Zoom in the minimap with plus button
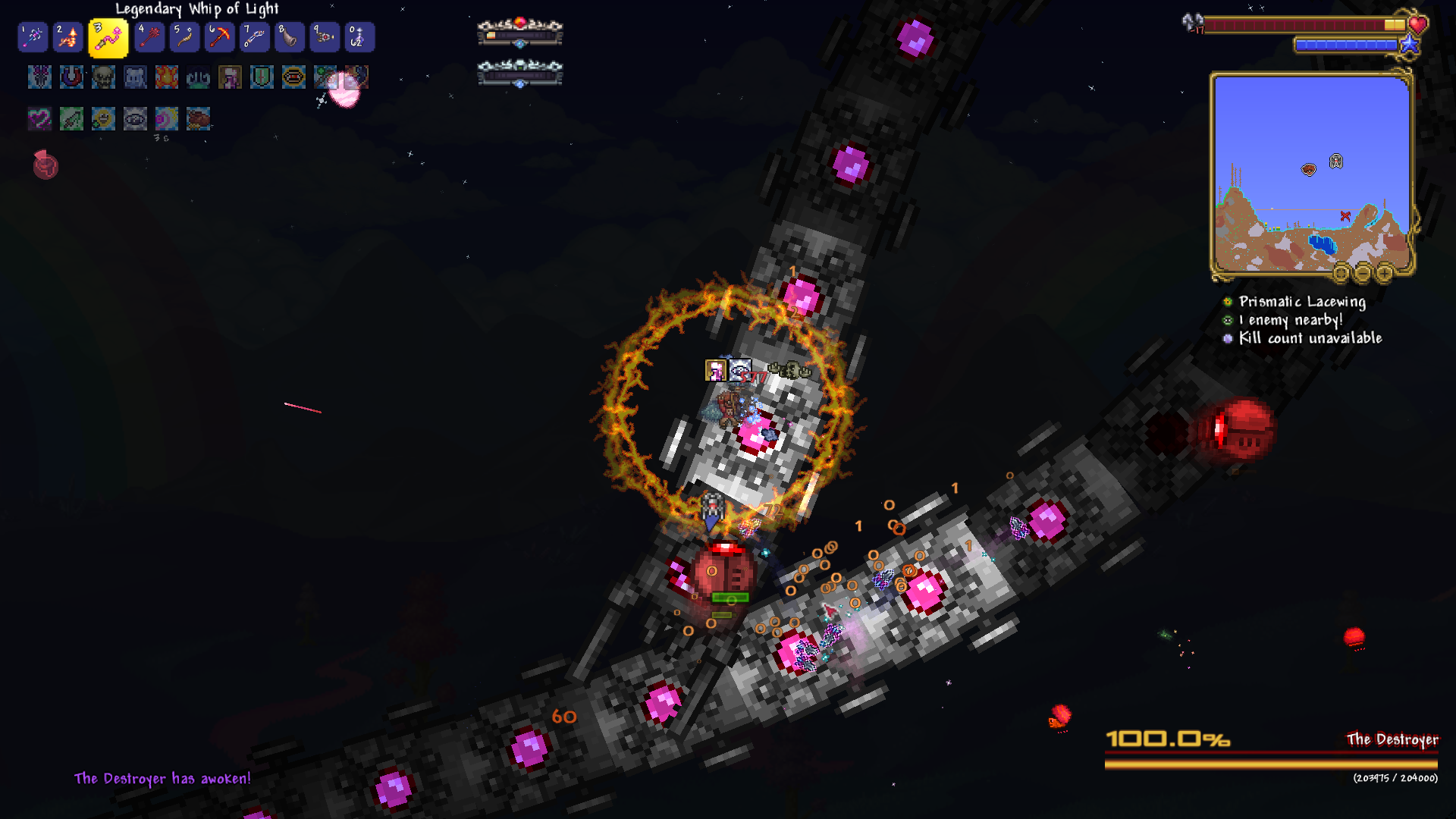This screenshot has width=1456, height=819. coord(1385,272)
